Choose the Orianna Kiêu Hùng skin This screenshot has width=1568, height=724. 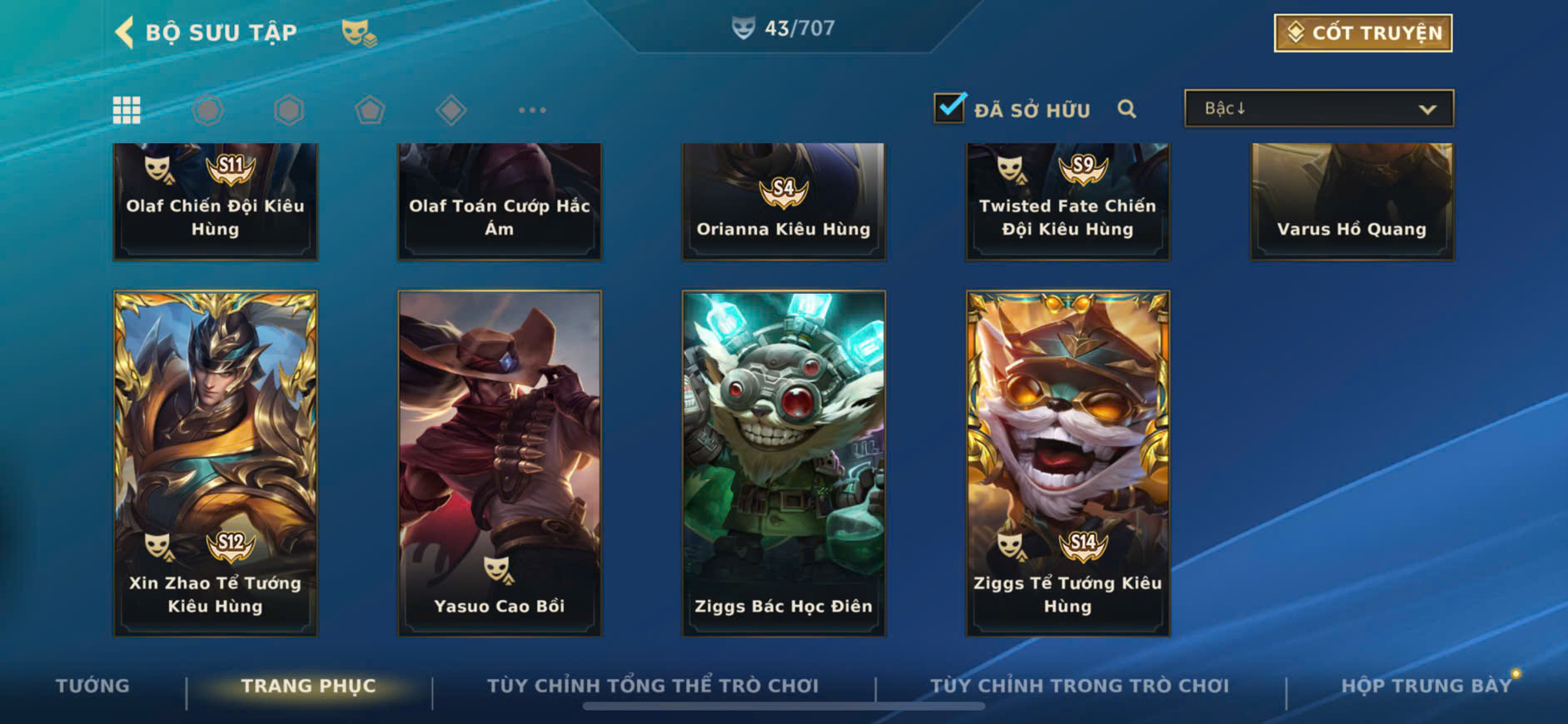click(x=784, y=202)
